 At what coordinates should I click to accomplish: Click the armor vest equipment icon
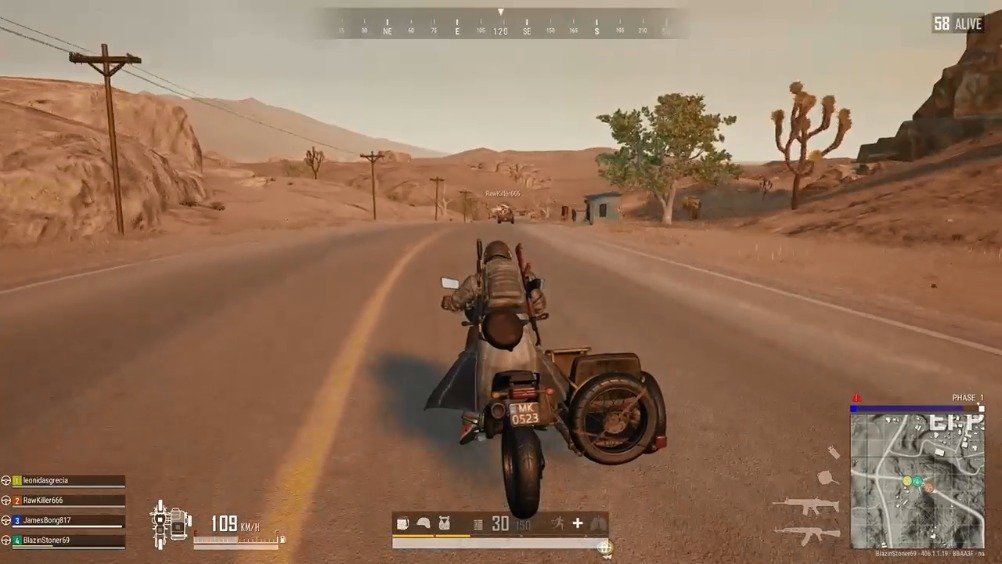coord(445,523)
